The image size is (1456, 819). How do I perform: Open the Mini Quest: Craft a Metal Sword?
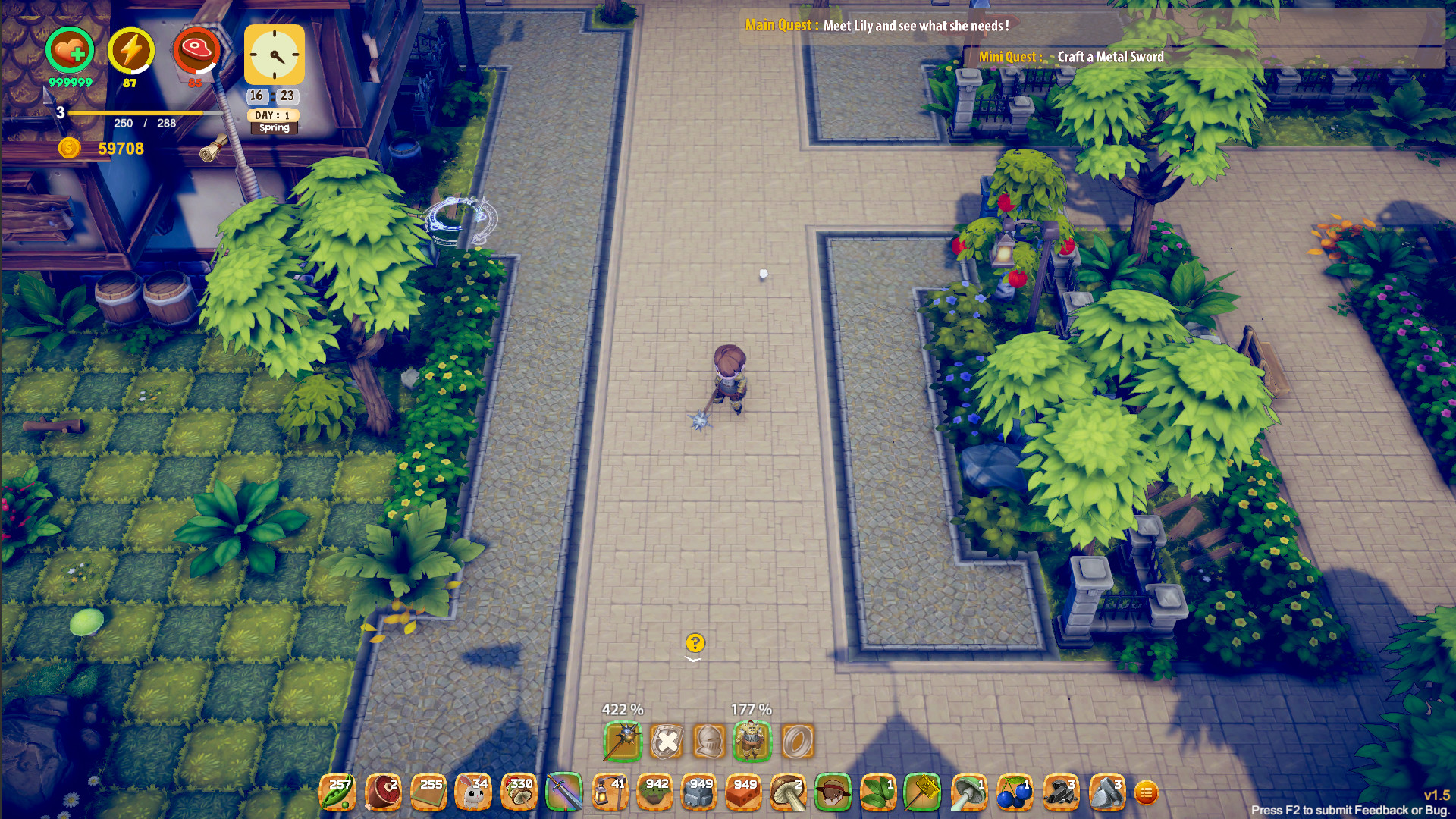pyautogui.click(x=1071, y=57)
